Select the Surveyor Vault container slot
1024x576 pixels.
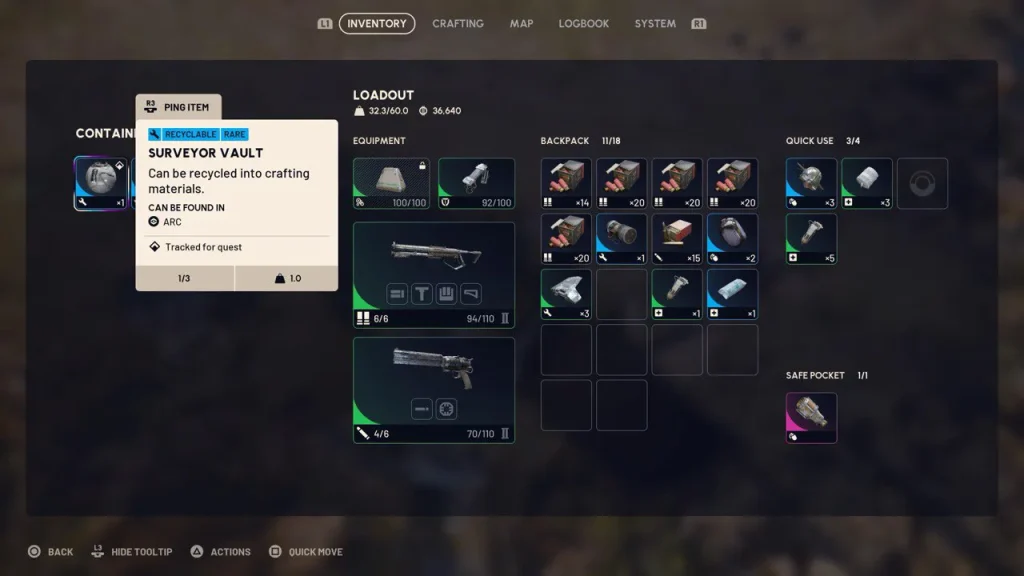click(101, 183)
